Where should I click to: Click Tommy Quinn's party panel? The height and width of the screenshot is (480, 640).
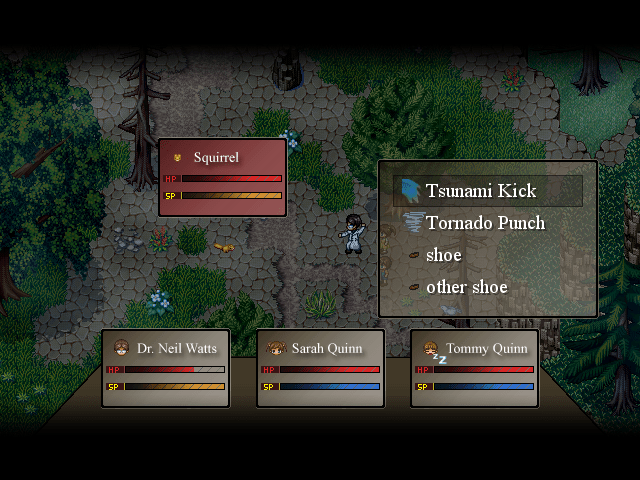pos(474,368)
